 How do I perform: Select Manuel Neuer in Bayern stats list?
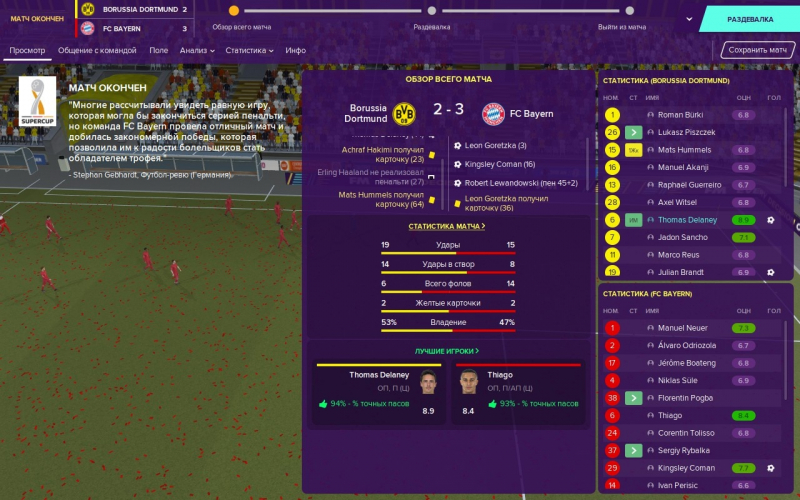pyautogui.click(x=684, y=328)
